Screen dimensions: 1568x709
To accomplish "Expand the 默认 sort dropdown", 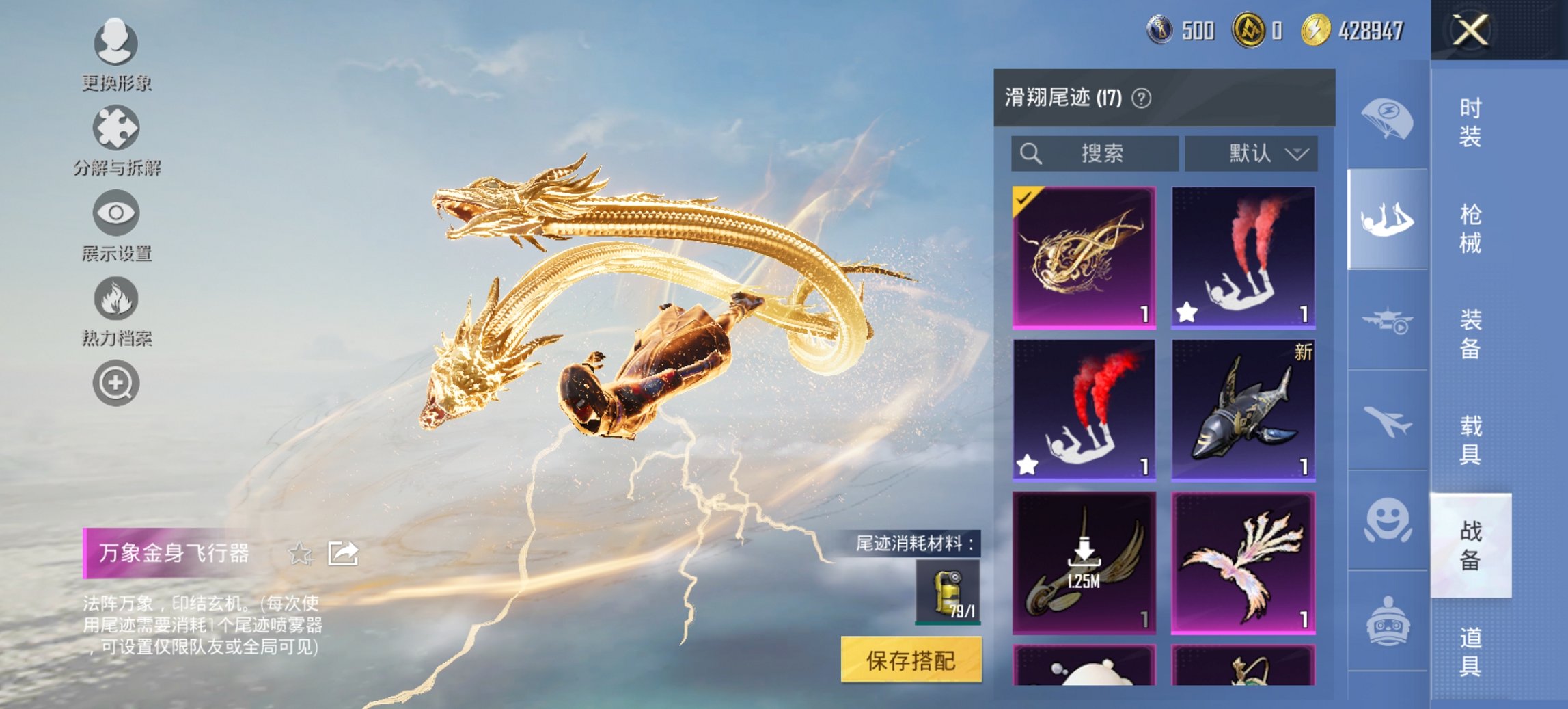I will [x=1250, y=153].
